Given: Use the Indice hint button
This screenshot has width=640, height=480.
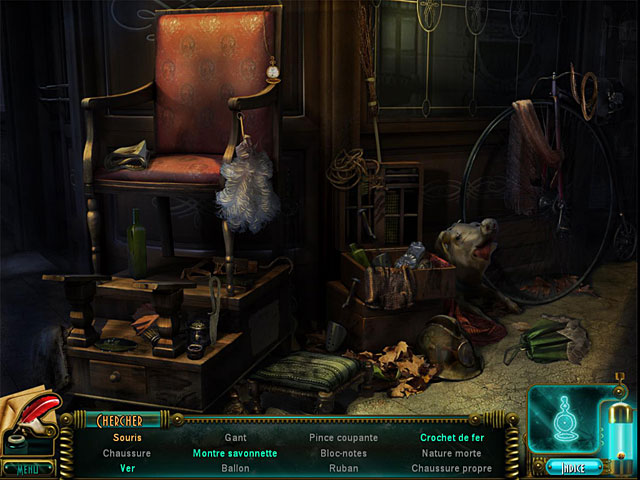Looking at the screenshot, I should 573,466.
